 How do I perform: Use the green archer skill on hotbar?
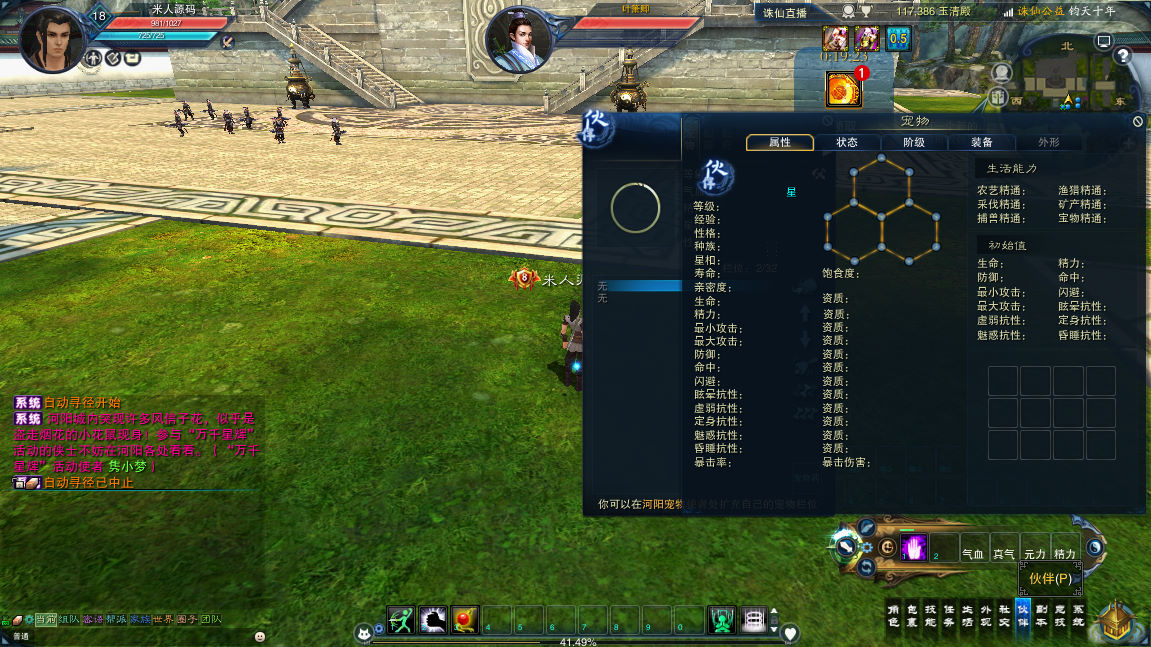pos(402,620)
